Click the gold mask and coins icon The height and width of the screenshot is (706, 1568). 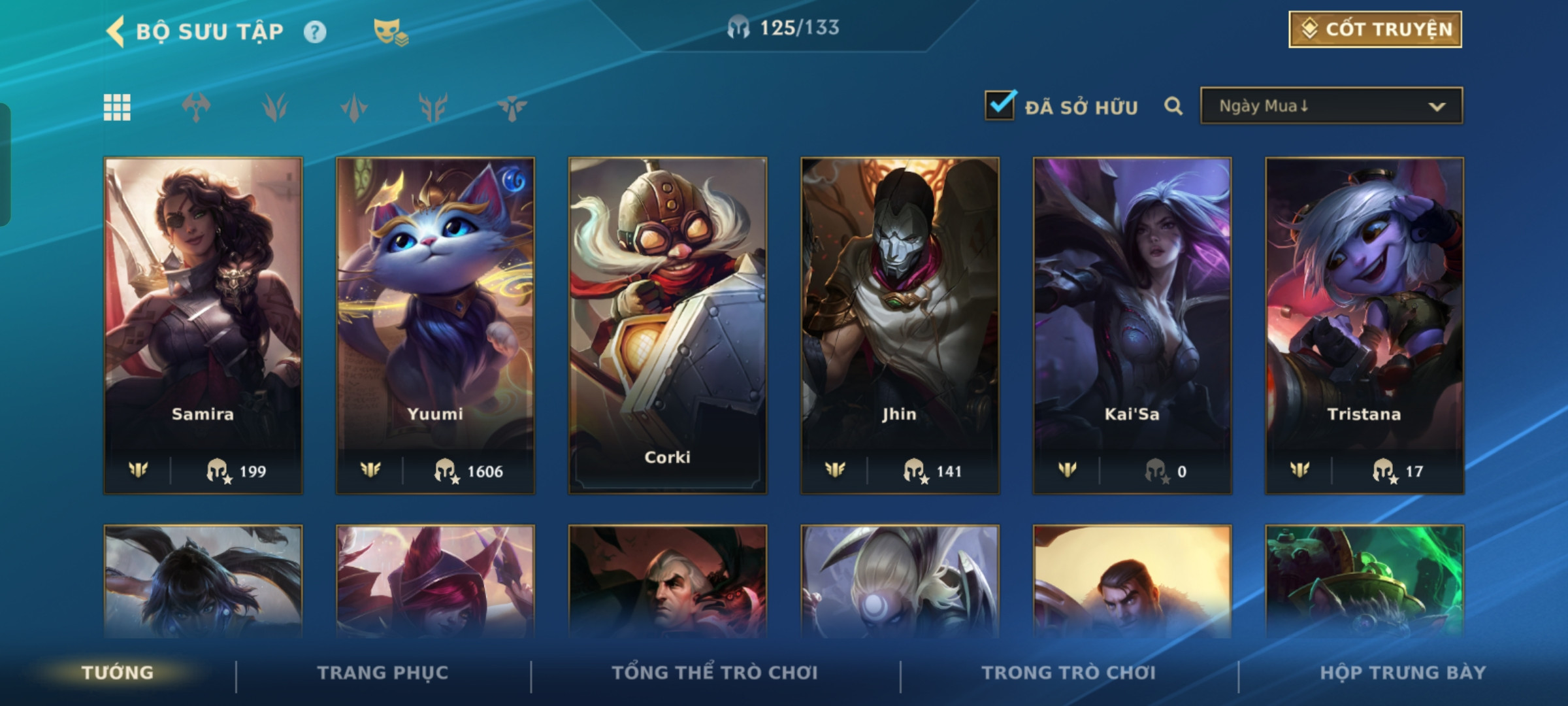(390, 31)
